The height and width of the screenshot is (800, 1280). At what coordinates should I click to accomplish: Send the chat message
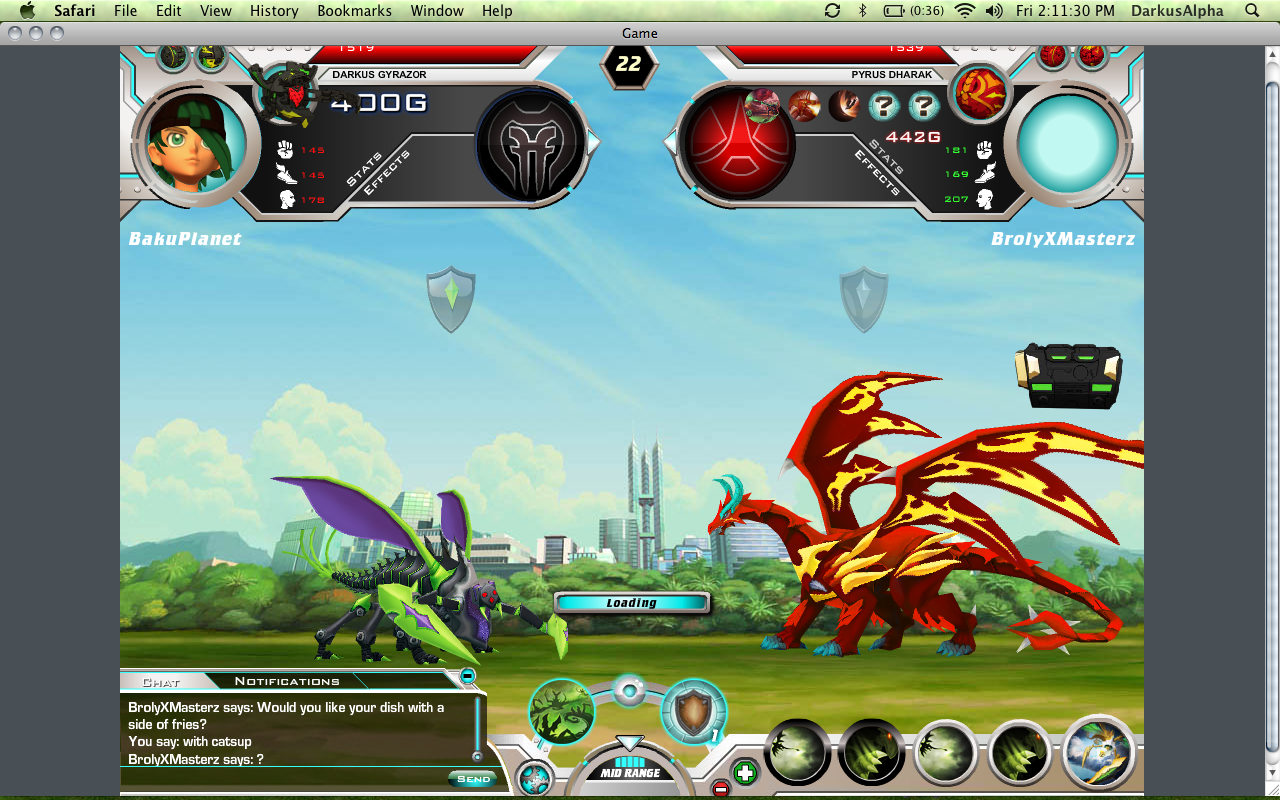(x=473, y=779)
